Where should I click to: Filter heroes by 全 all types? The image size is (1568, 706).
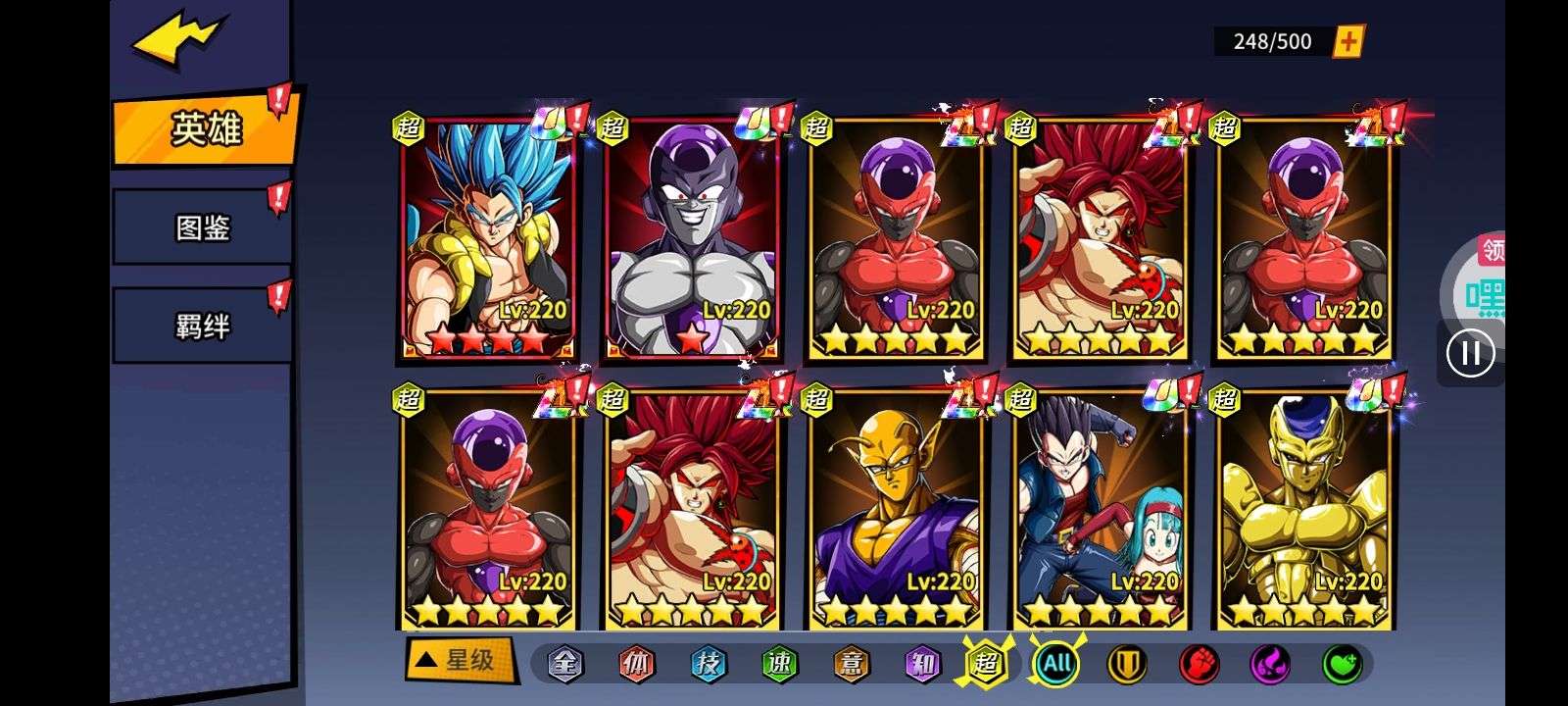point(564,665)
